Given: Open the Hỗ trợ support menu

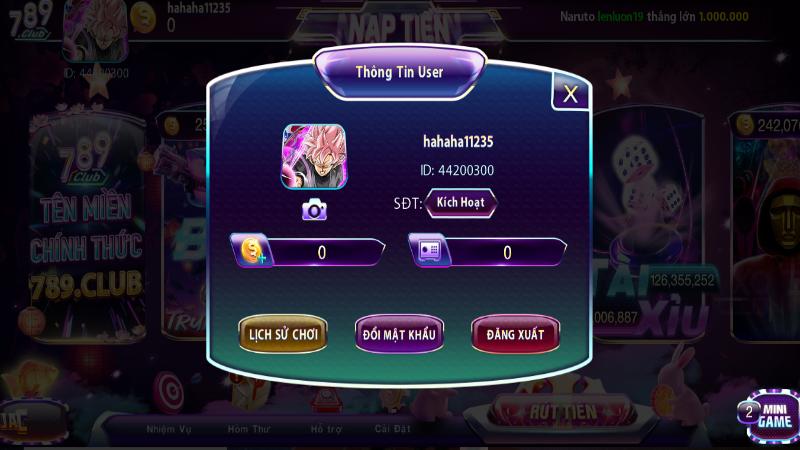Looking at the screenshot, I should (325, 429).
